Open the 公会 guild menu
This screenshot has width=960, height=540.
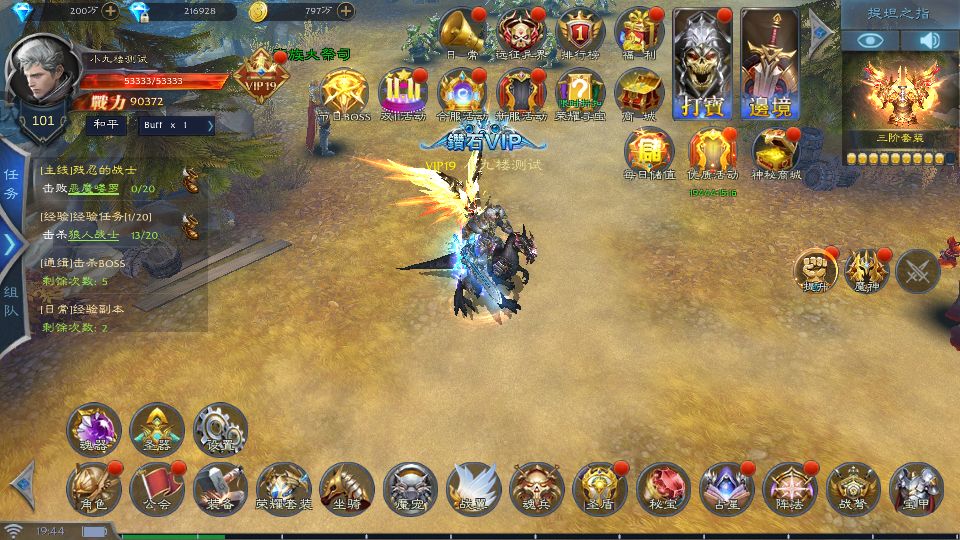click(x=157, y=488)
